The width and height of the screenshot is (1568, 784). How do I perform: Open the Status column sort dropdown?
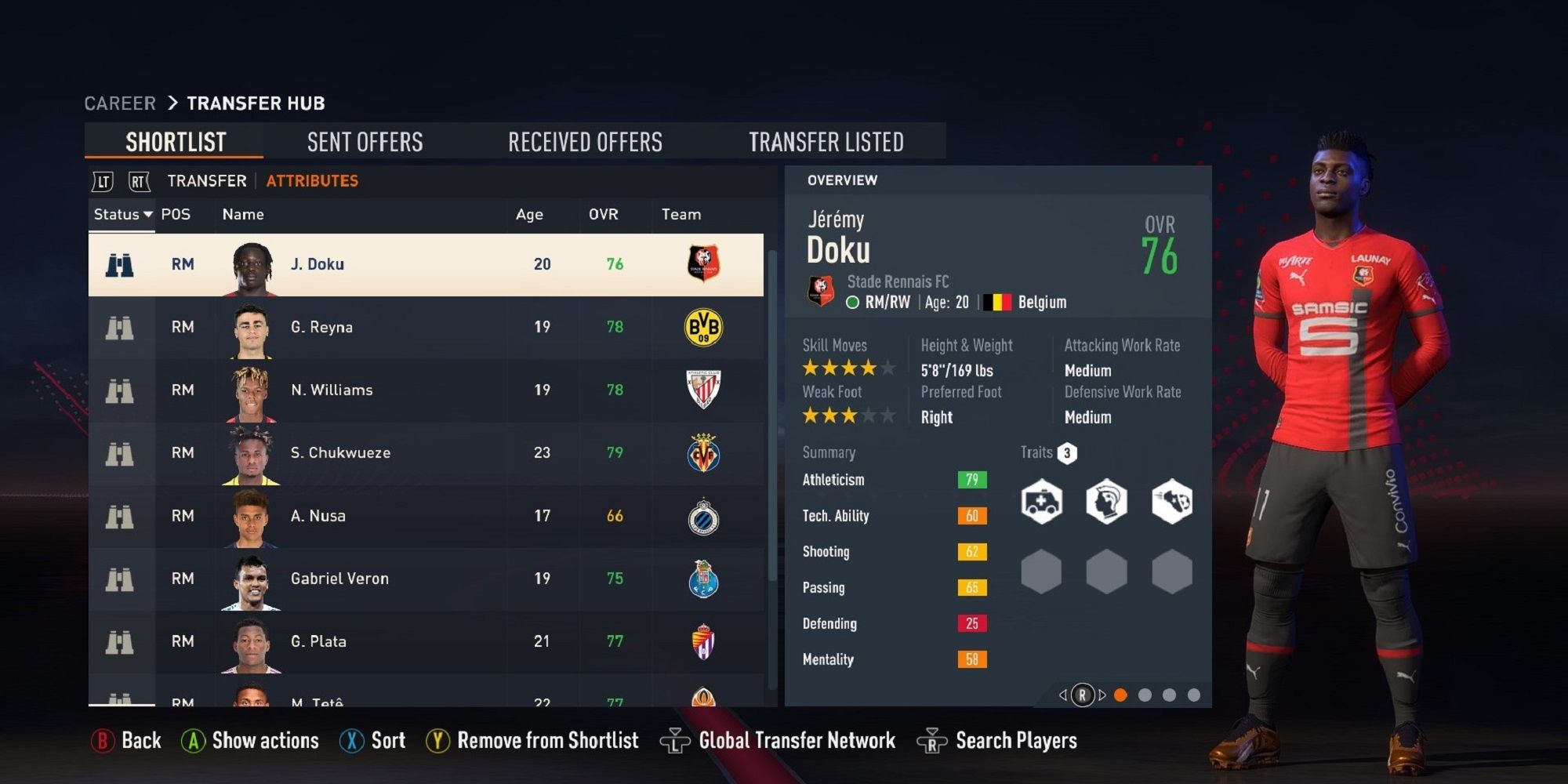click(122, 214)
